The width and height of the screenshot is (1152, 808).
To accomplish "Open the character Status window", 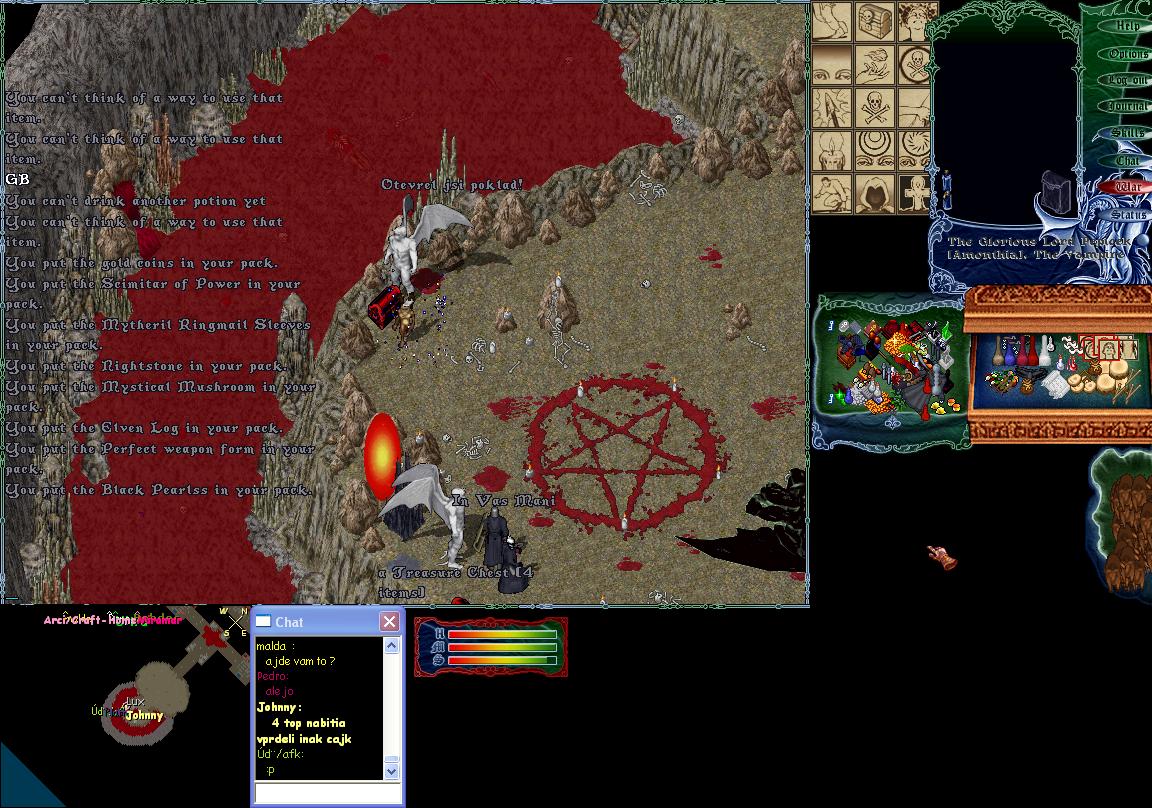I will pos(1127,214).
